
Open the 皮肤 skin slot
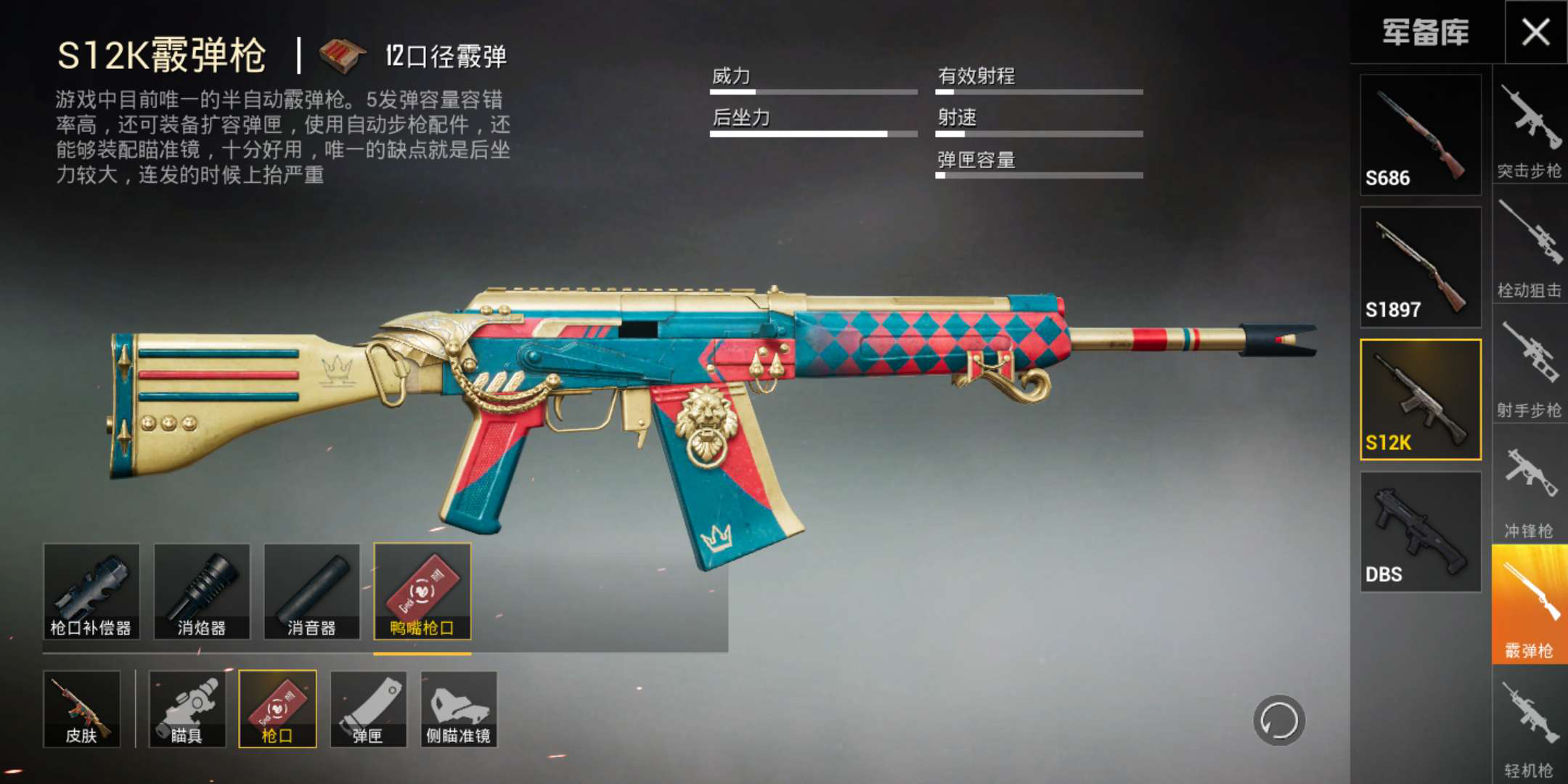point(81,709)
